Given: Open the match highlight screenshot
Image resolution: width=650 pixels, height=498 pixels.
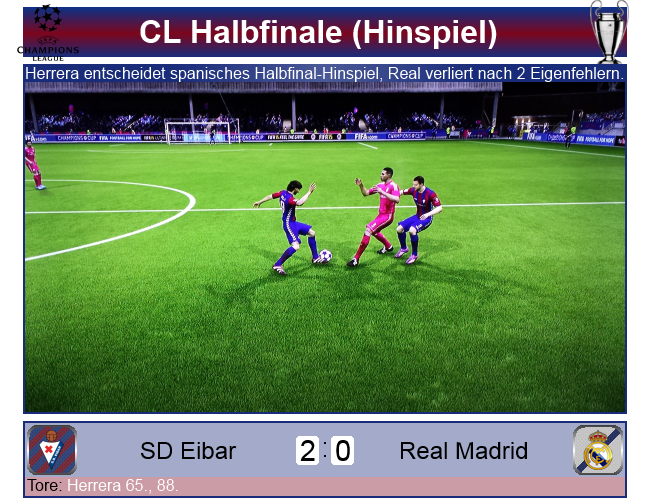Looking at the screenshot, I should pyautogui.click(x=325, y=248).
